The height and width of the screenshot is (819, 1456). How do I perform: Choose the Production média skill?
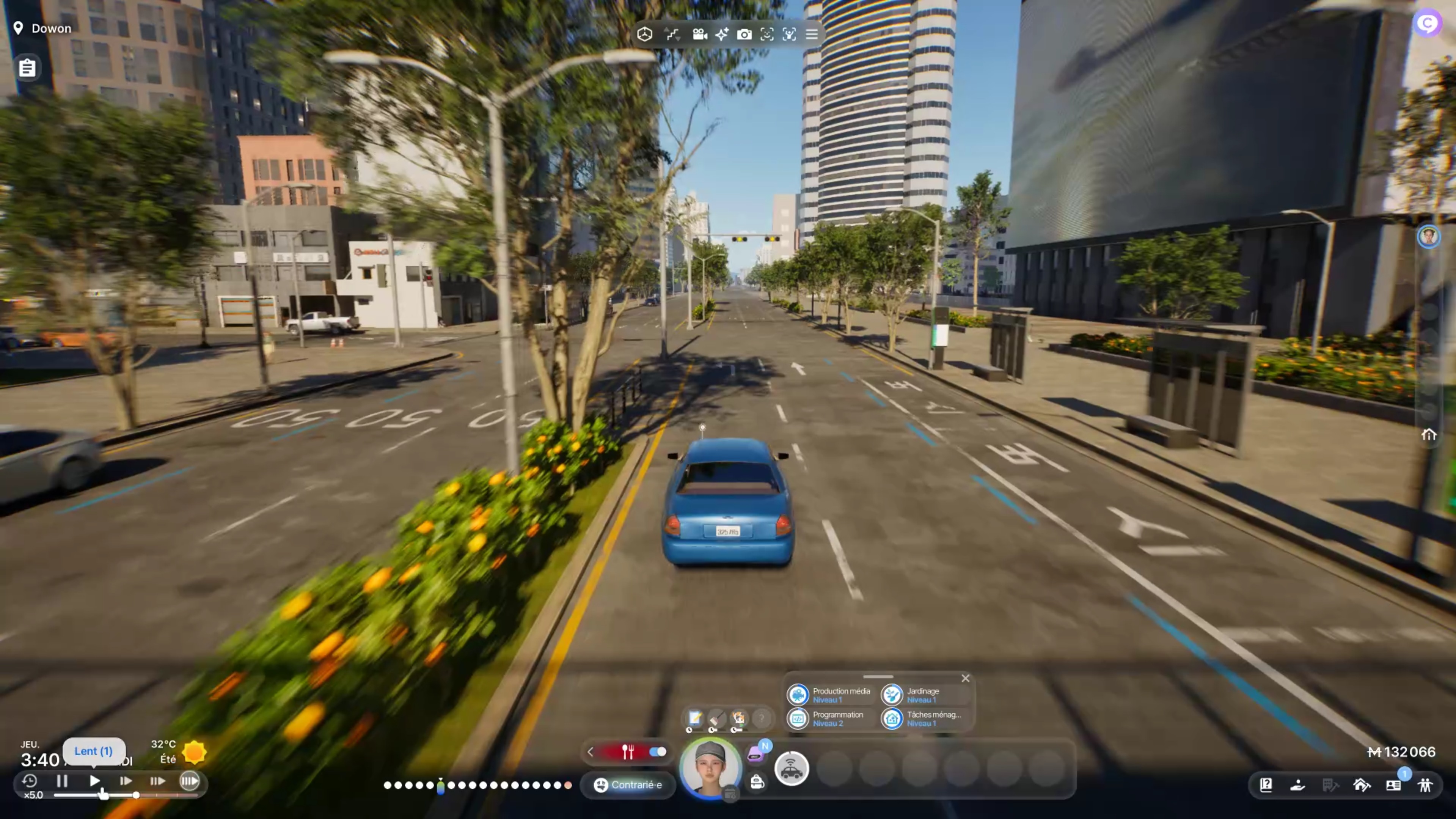tap(829, 695)
